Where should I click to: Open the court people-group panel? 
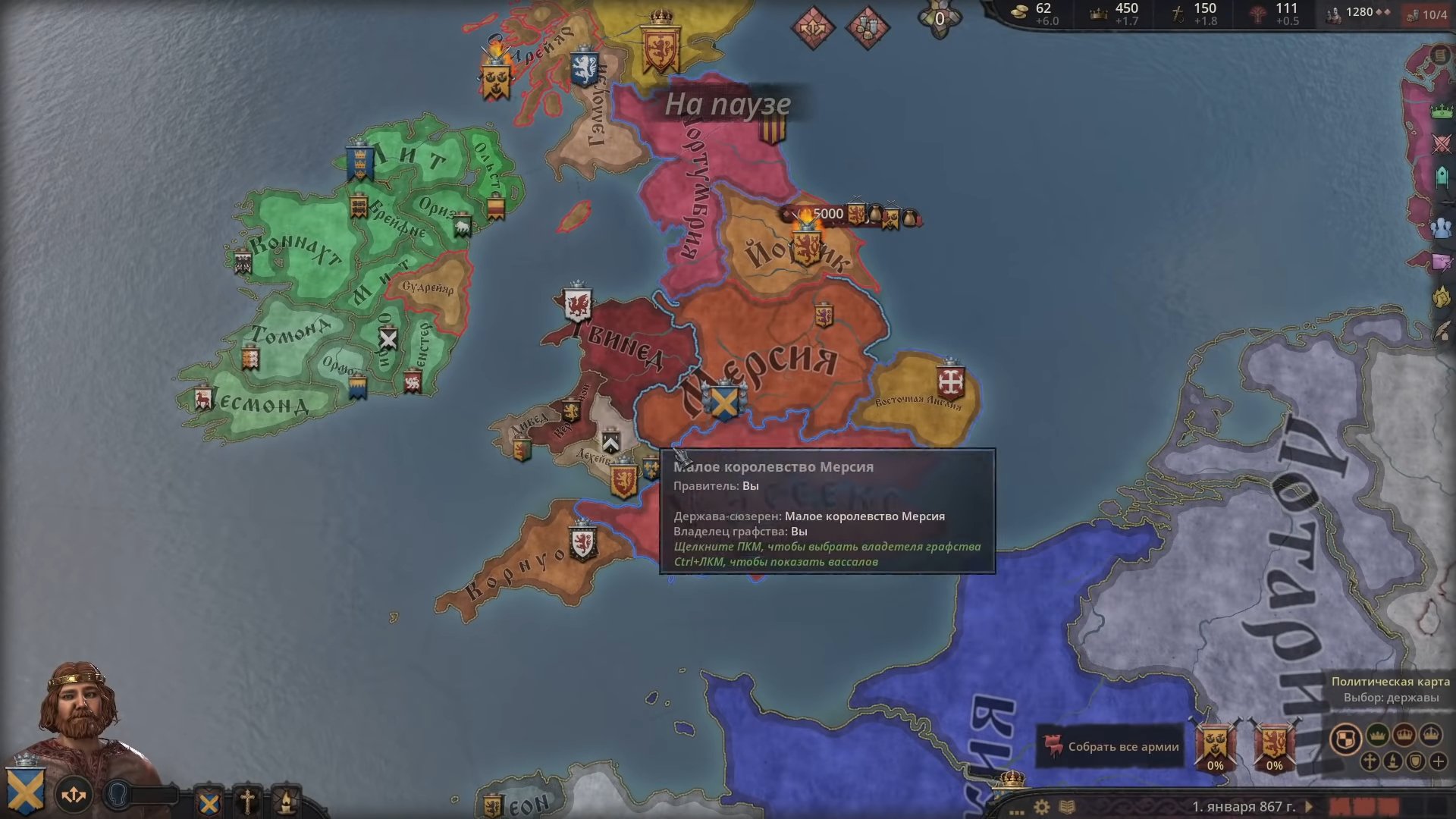[1442, 227]
